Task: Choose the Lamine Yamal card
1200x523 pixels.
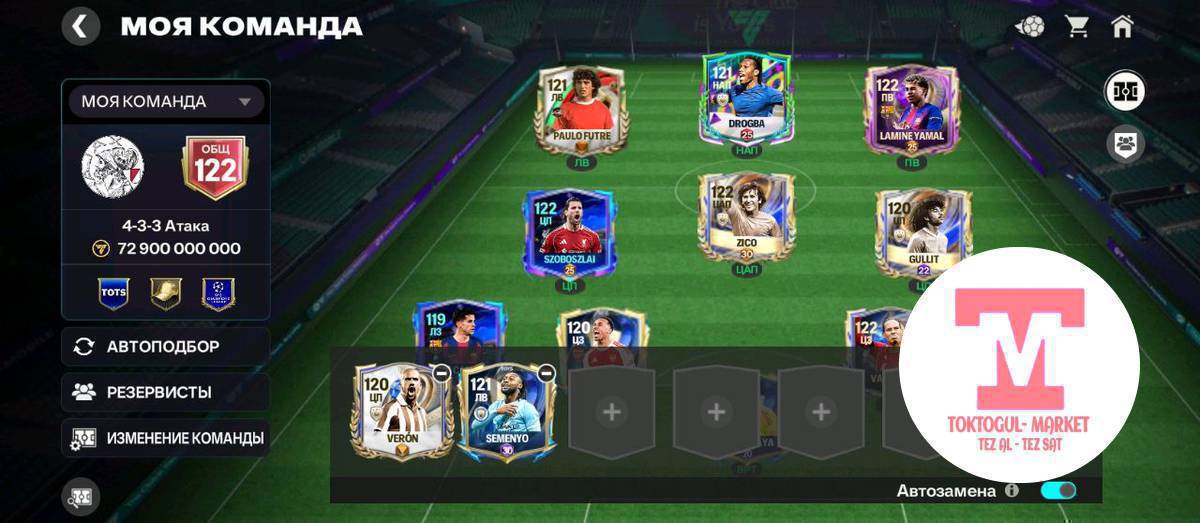Action: (x=910, y=110)
